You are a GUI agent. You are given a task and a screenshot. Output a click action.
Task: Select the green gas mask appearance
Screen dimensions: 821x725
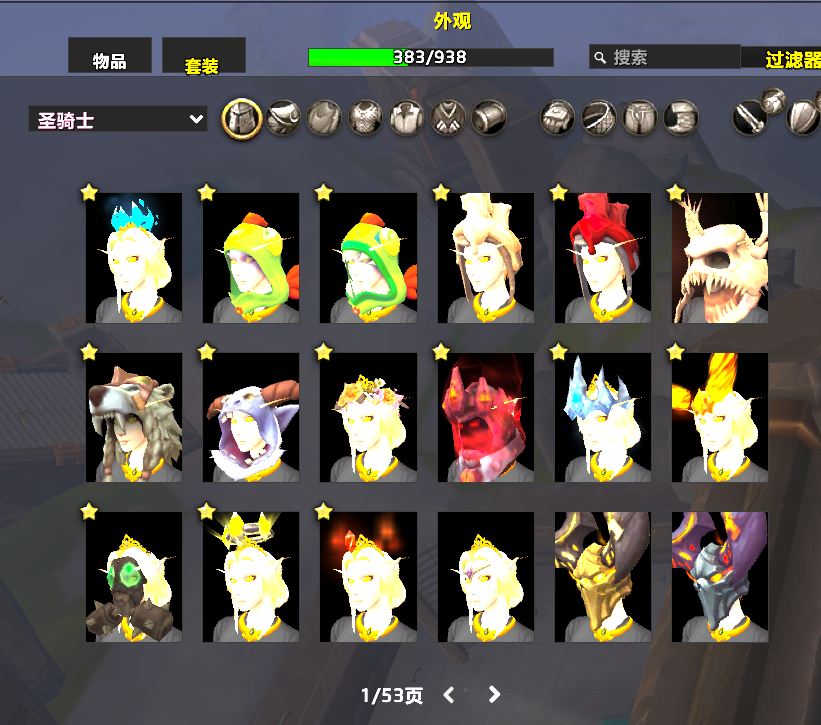coord(134,577)
